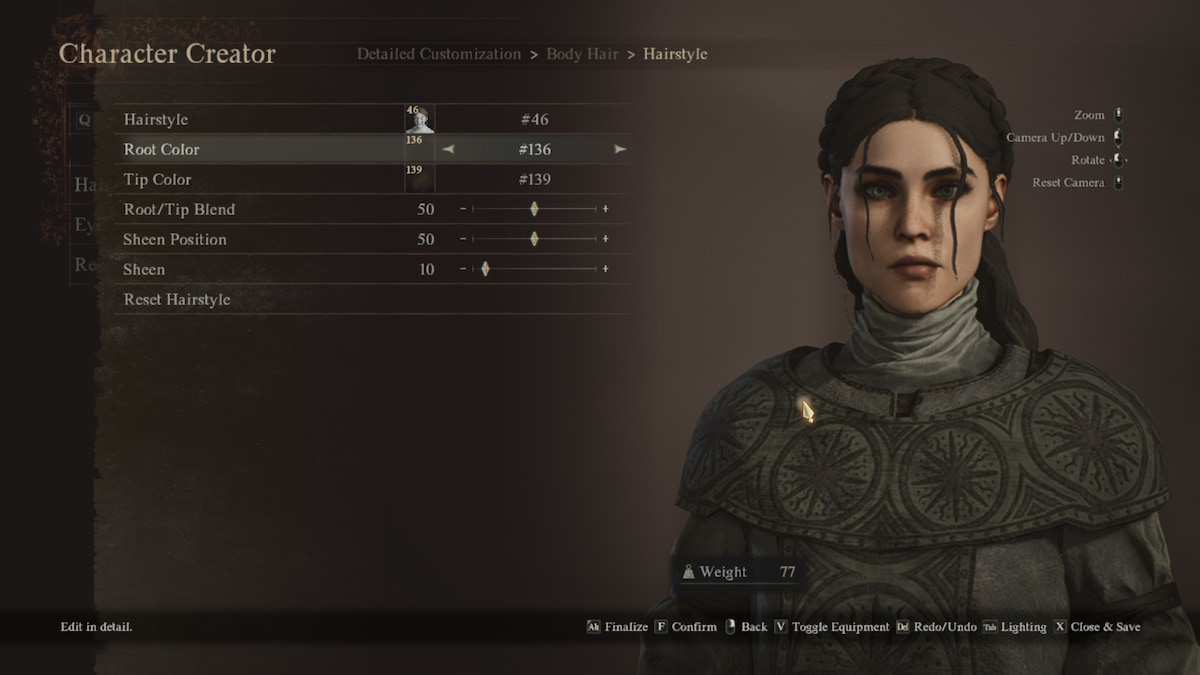Decrease Root/Tip Blend with the minus button
Screen dimensions: 1200x675
pyautogui.click(x=463, y=210)
